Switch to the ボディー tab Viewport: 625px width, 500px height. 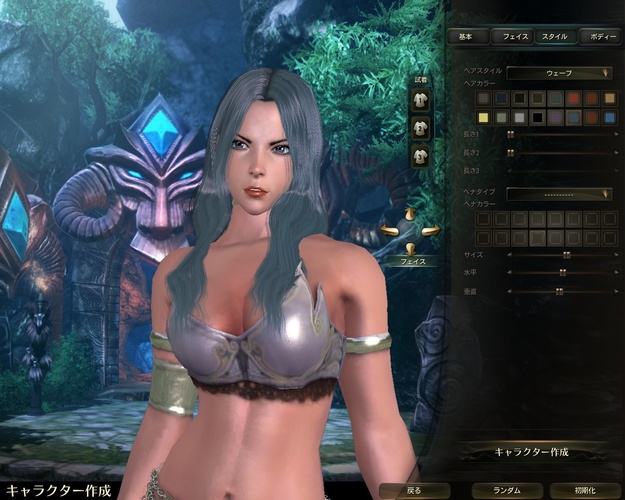(x=602, y=36)
